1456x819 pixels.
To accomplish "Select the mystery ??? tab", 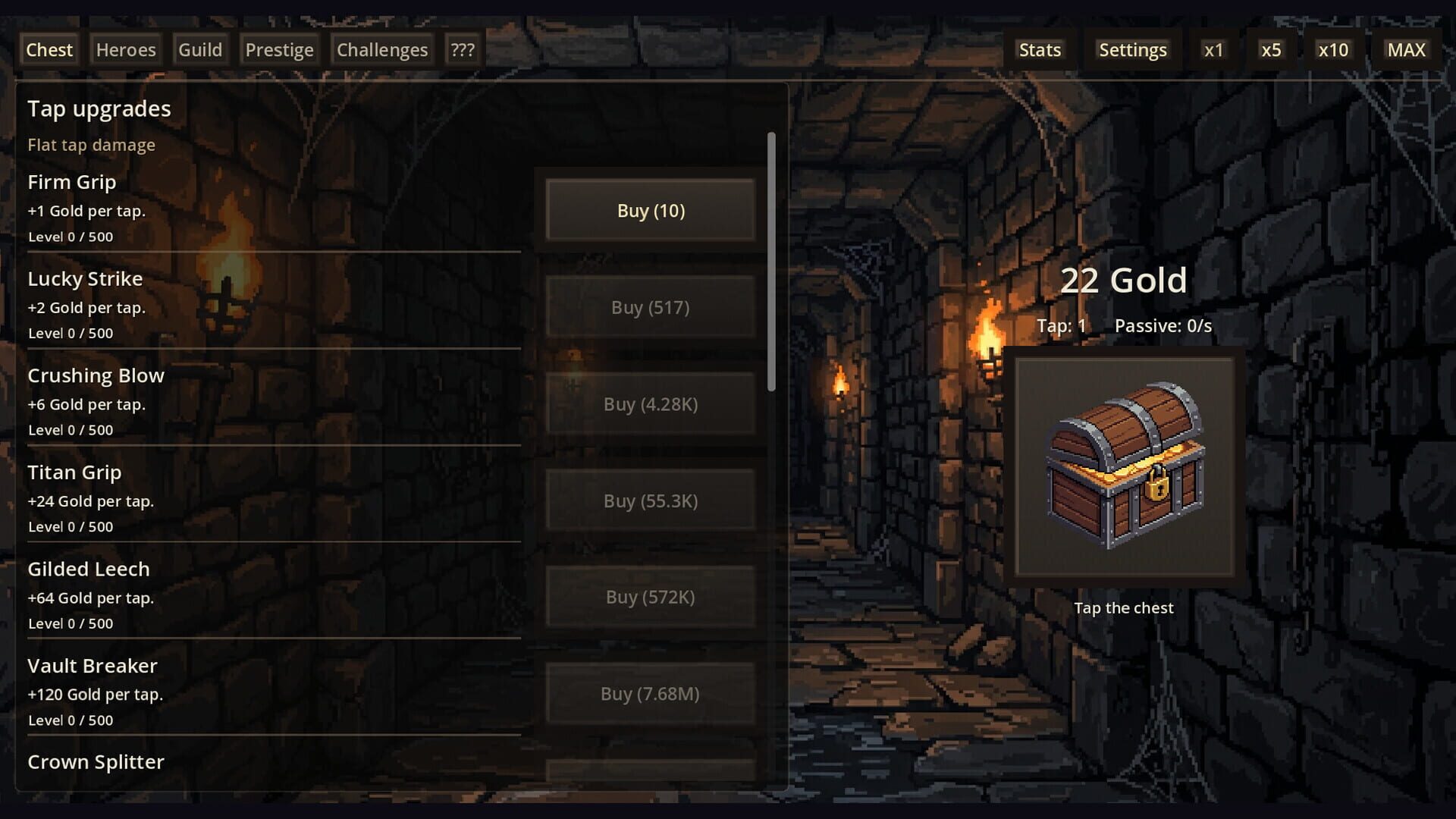I will click(x=463, y=49).
